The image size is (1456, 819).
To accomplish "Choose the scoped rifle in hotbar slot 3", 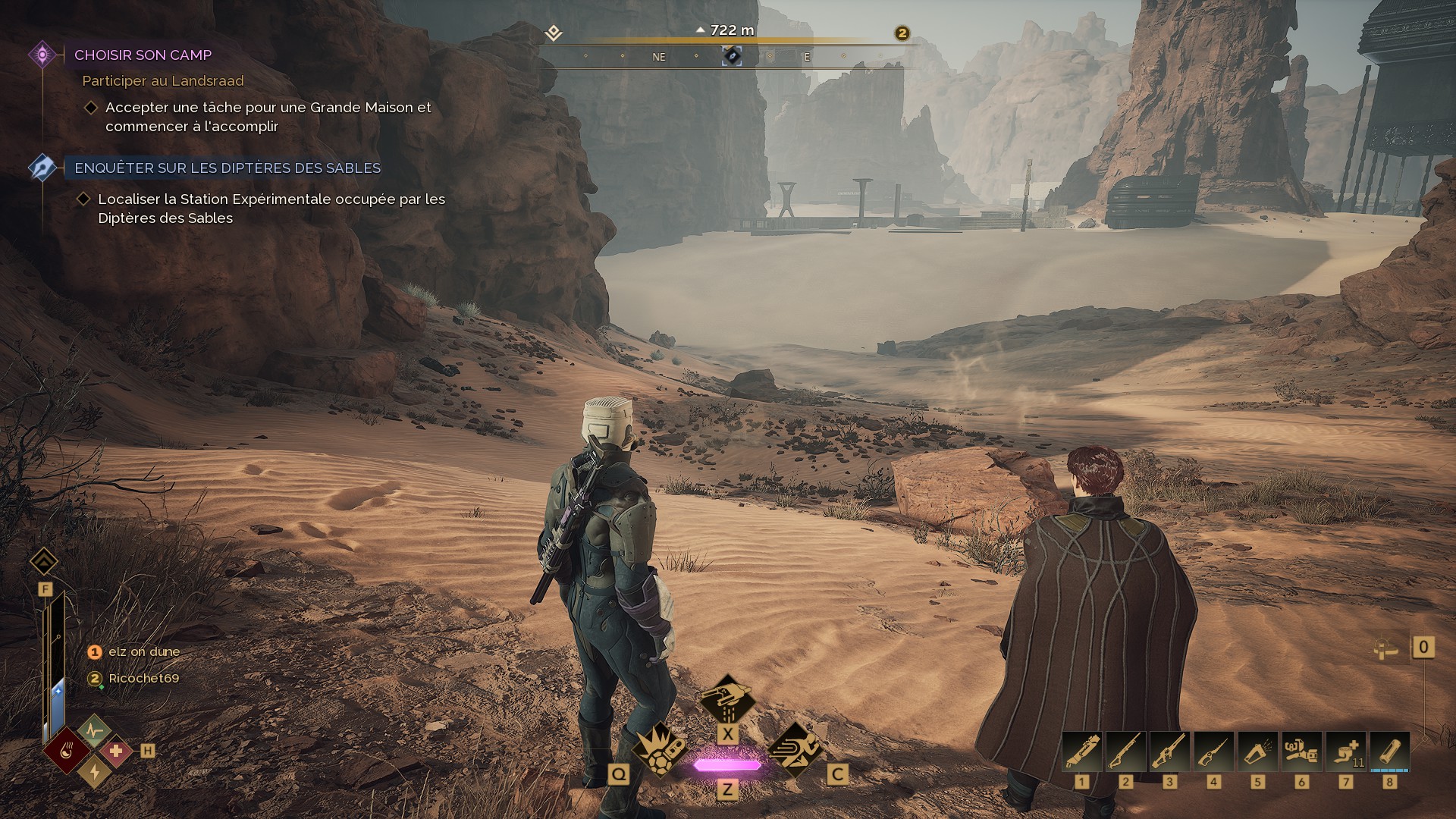I will click(1170, 752).
